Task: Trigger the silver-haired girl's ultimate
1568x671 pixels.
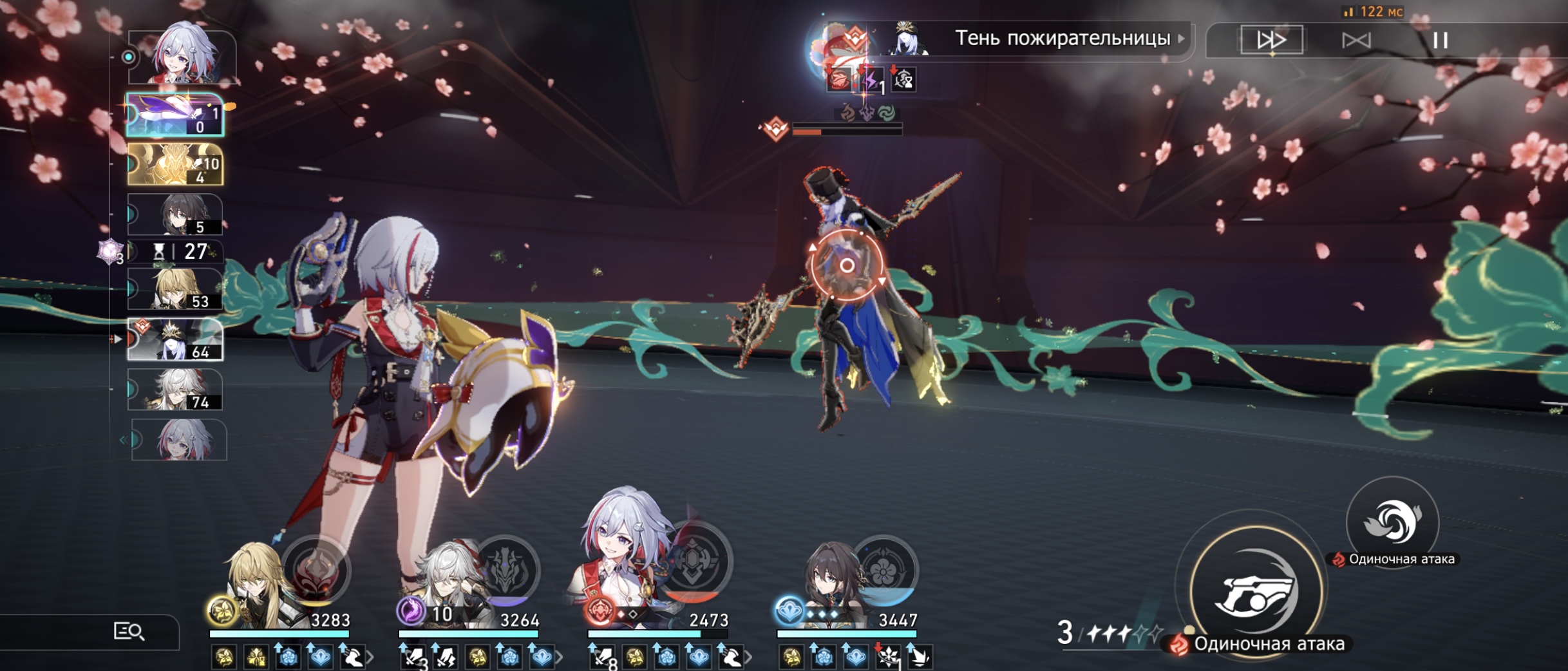Action: point(697,562)
